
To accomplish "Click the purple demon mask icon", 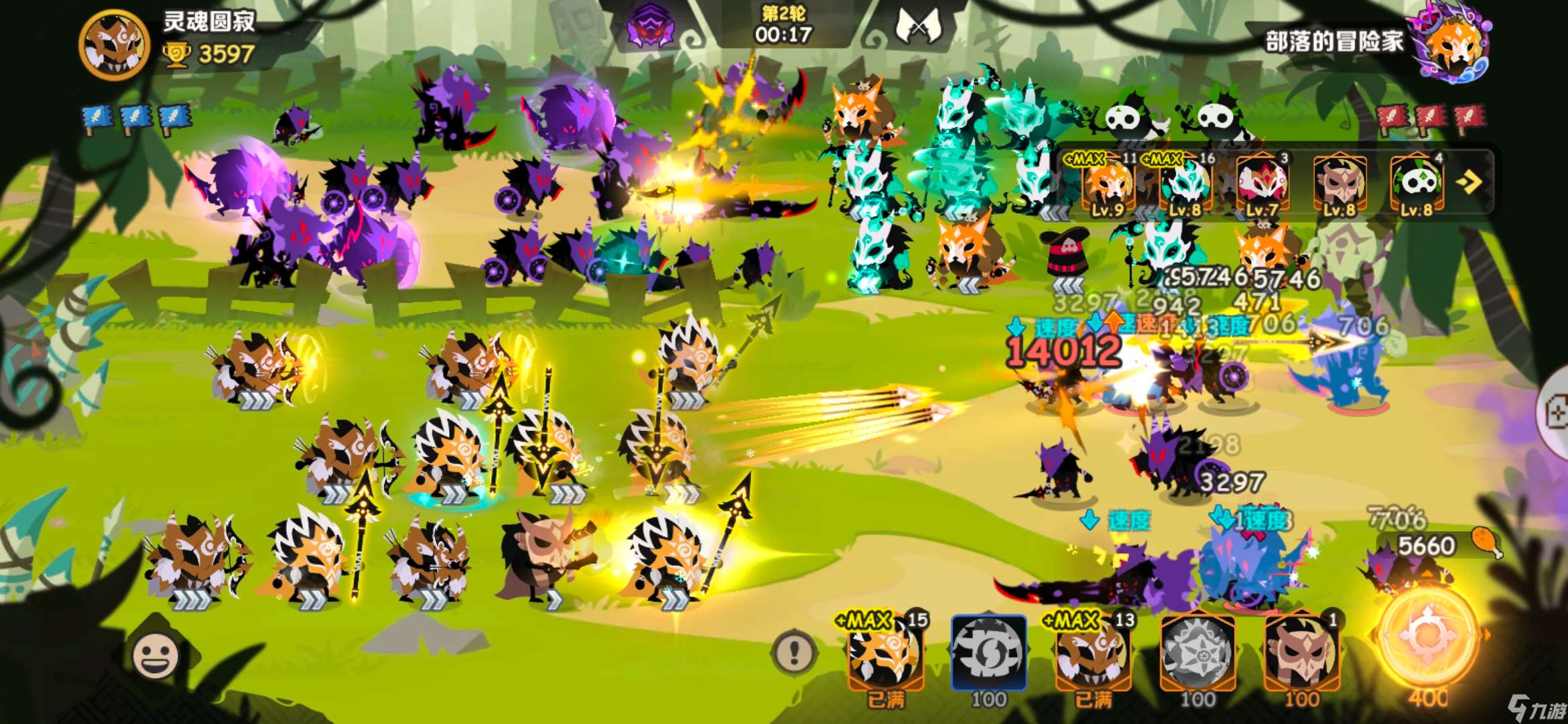I will point(650,25).
